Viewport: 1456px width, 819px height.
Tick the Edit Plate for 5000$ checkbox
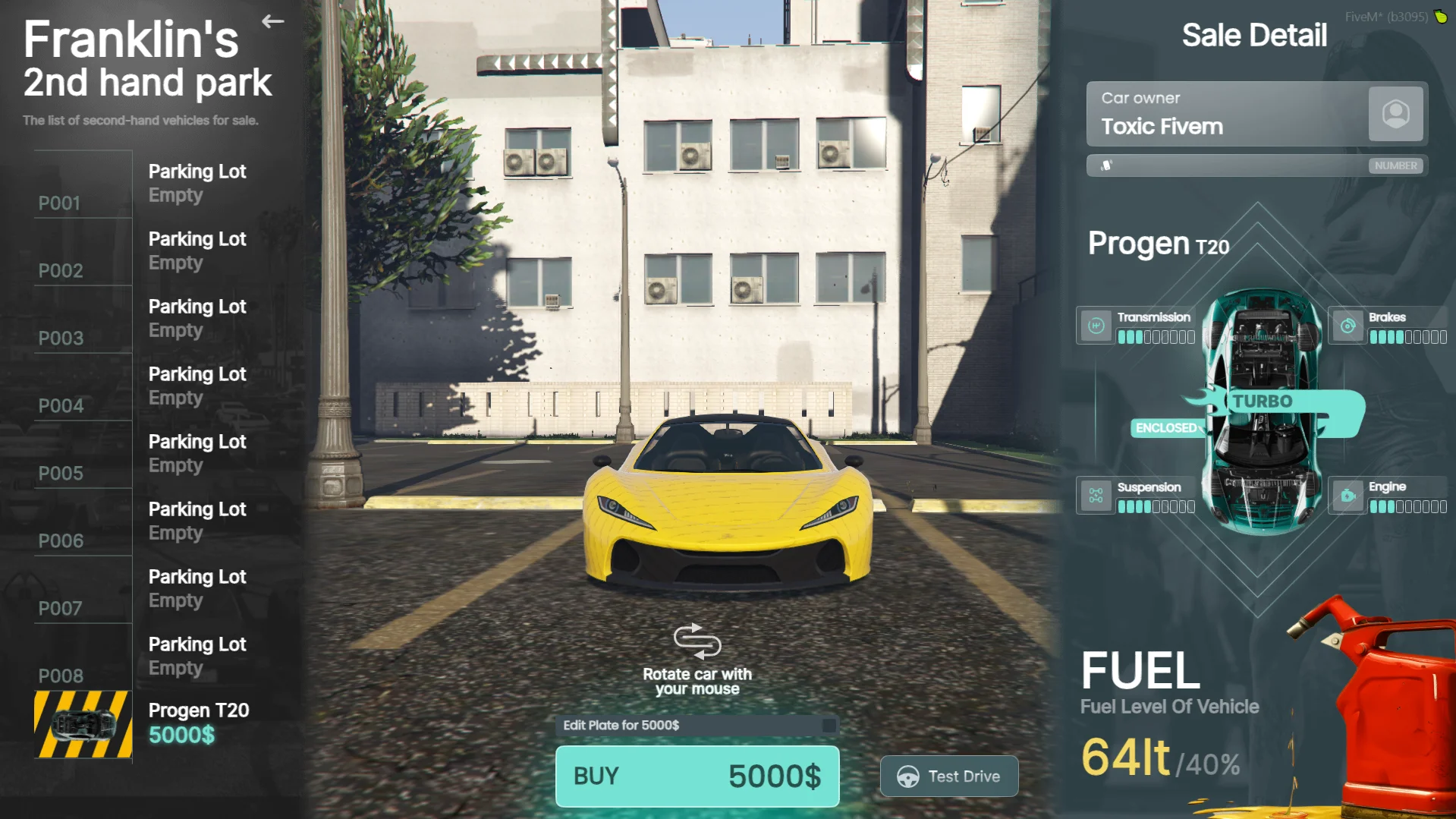tap(829, 726)
